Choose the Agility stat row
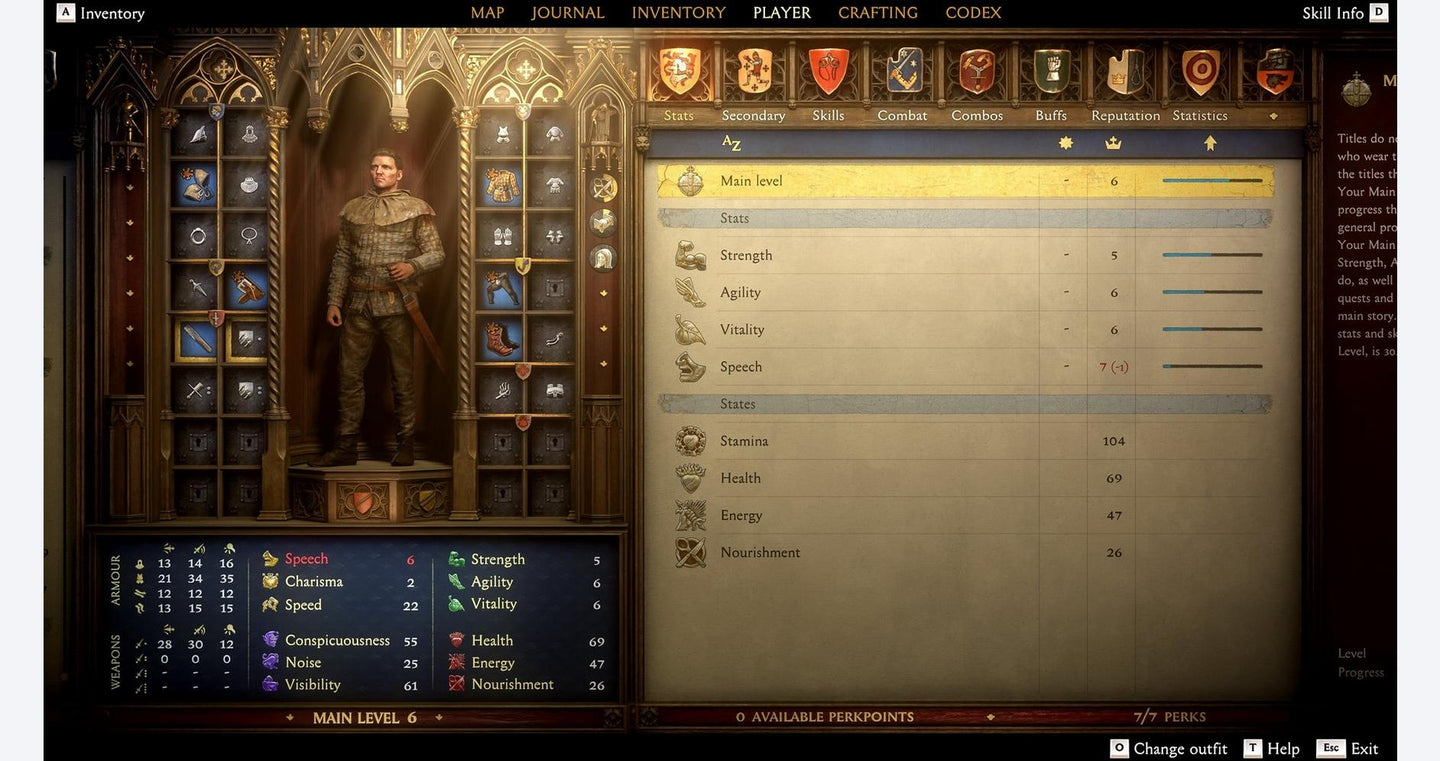The image size is (1440, 761). click(965, 292)
